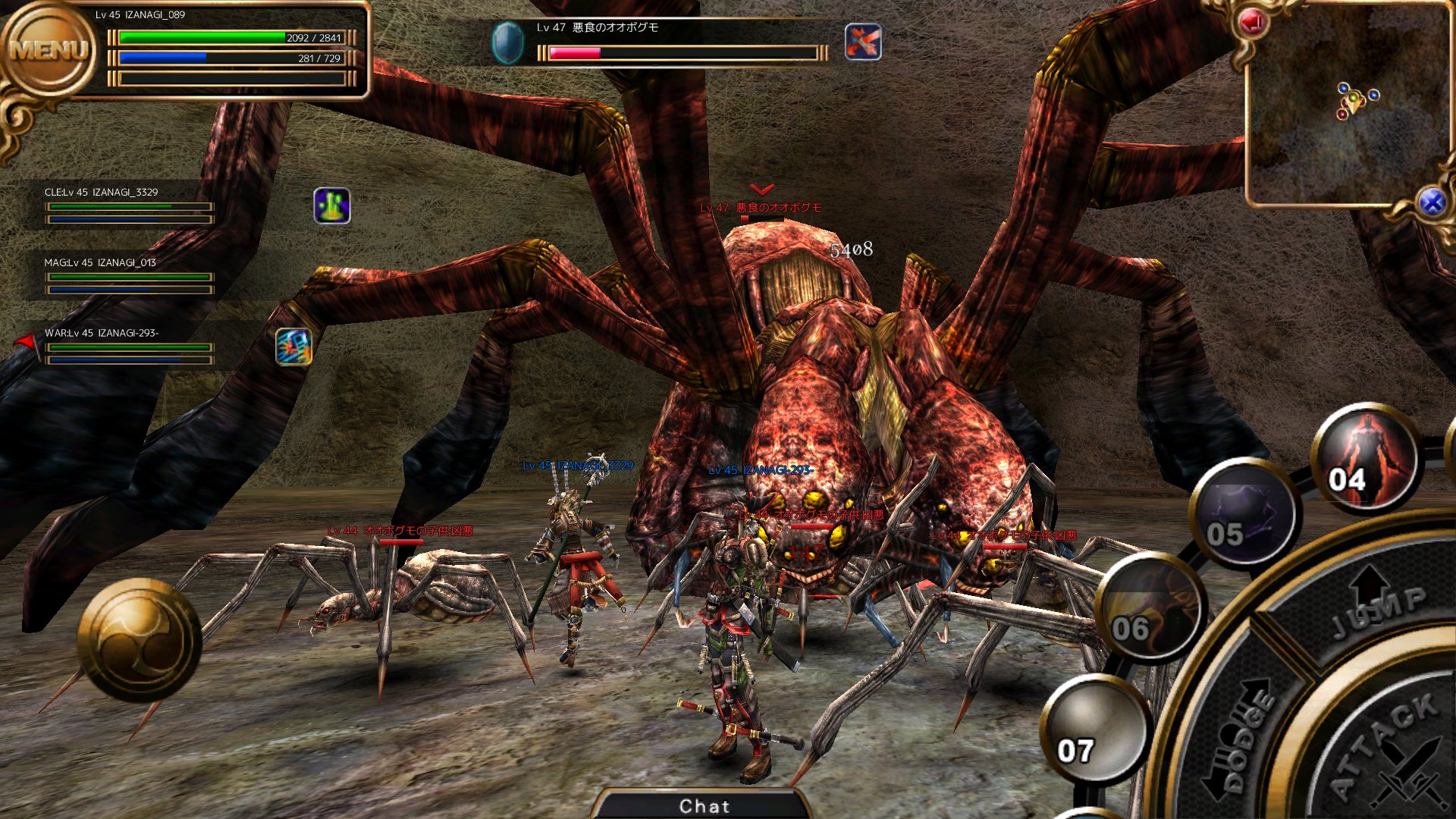The height and width of the screenshot is (819, 1456).
Task: Tap the DODGE button
Action: point(1244,732)
